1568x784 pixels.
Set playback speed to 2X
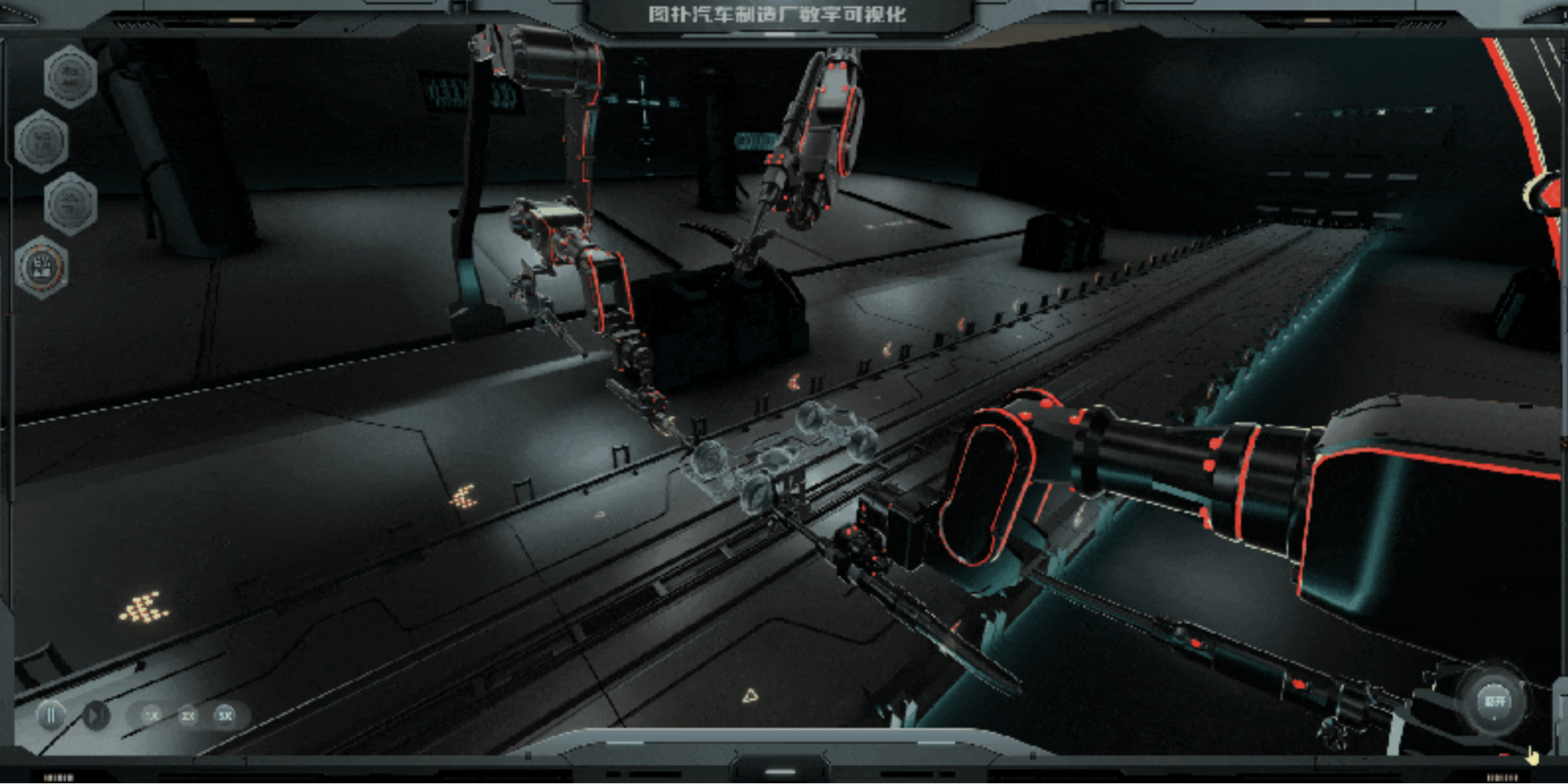point(188,715)
